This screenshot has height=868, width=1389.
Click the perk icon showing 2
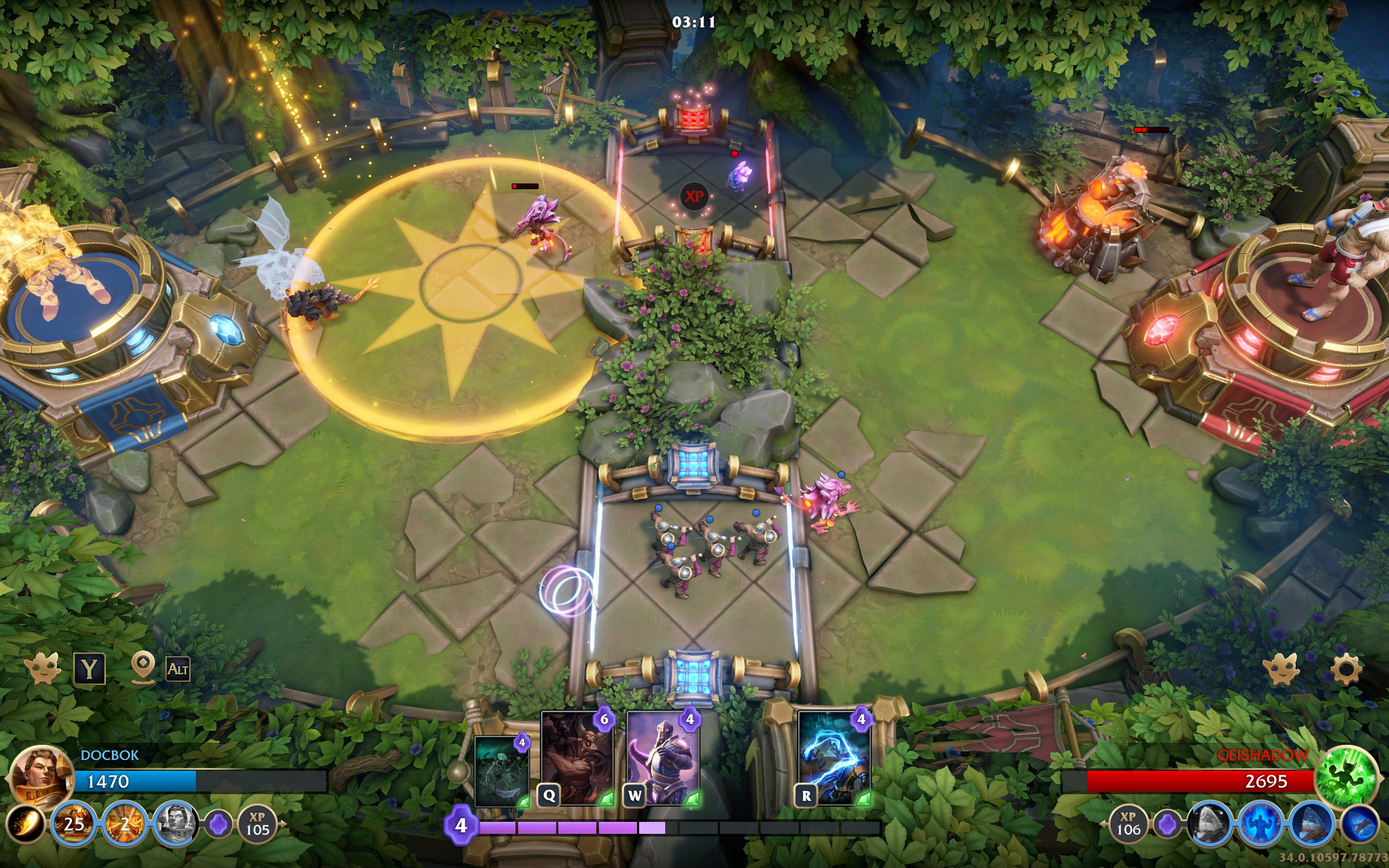(125, 825)
